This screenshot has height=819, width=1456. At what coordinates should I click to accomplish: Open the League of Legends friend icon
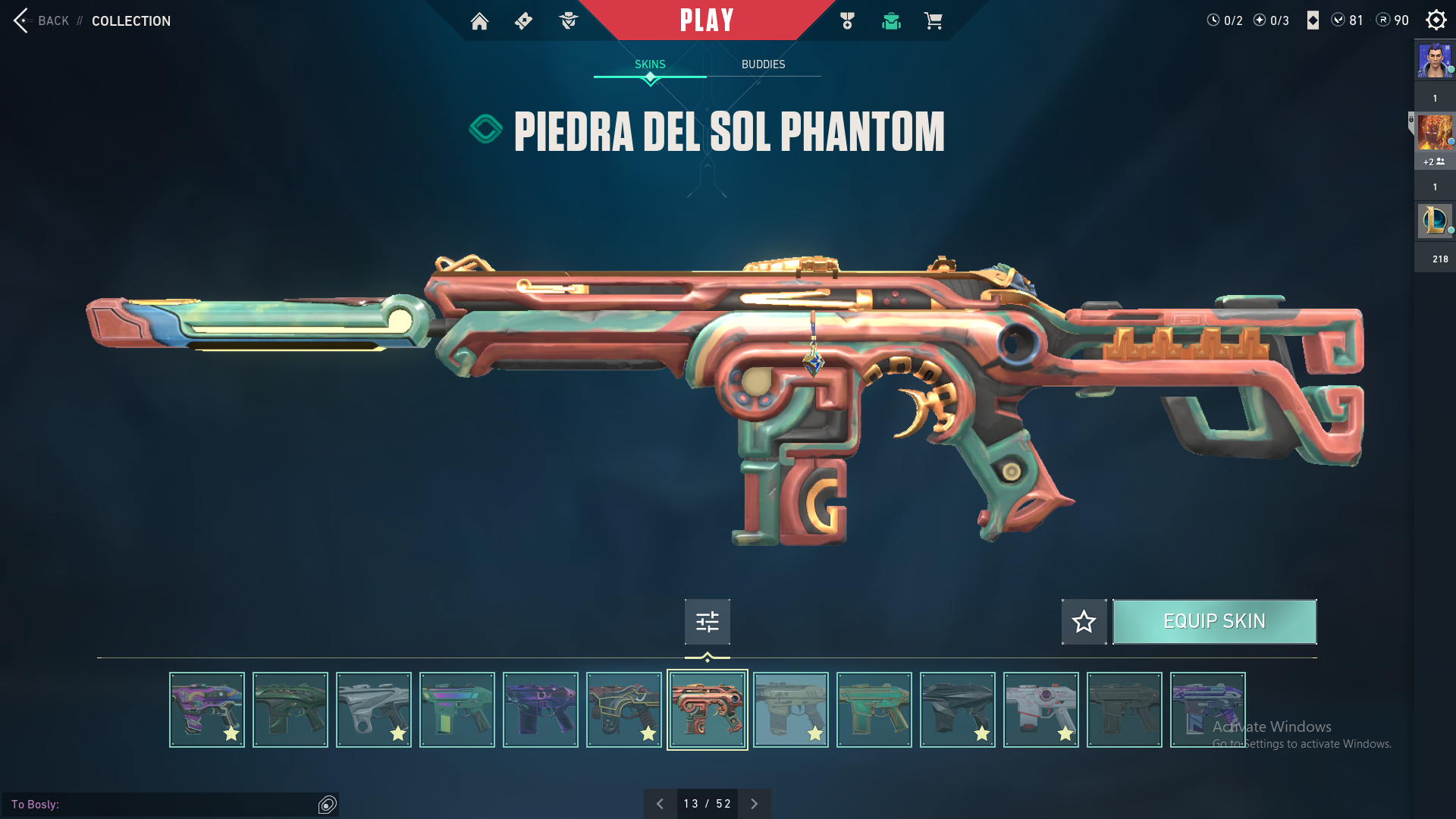pyautogui.click(x=1435, y=221)
